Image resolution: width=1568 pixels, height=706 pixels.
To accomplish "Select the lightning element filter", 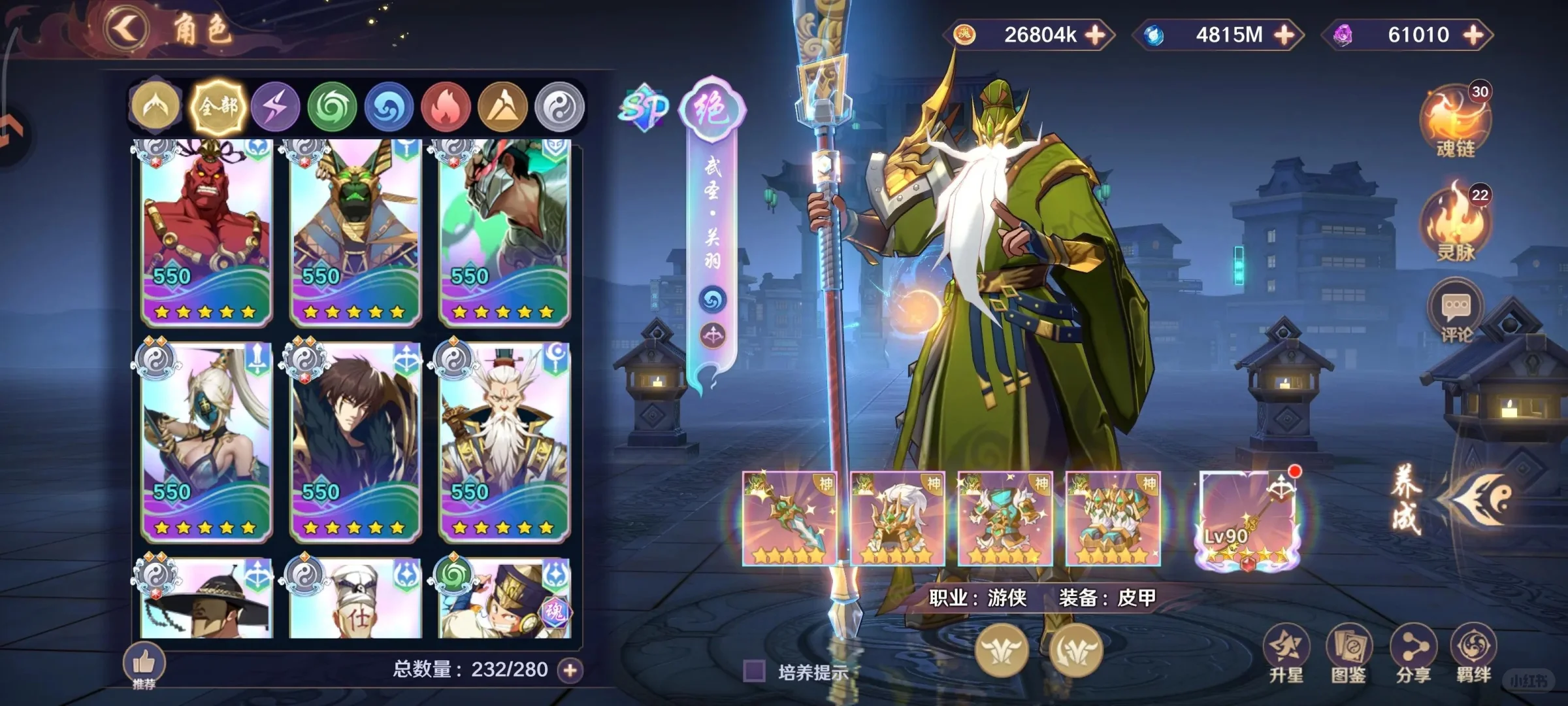I will (274, 106).
